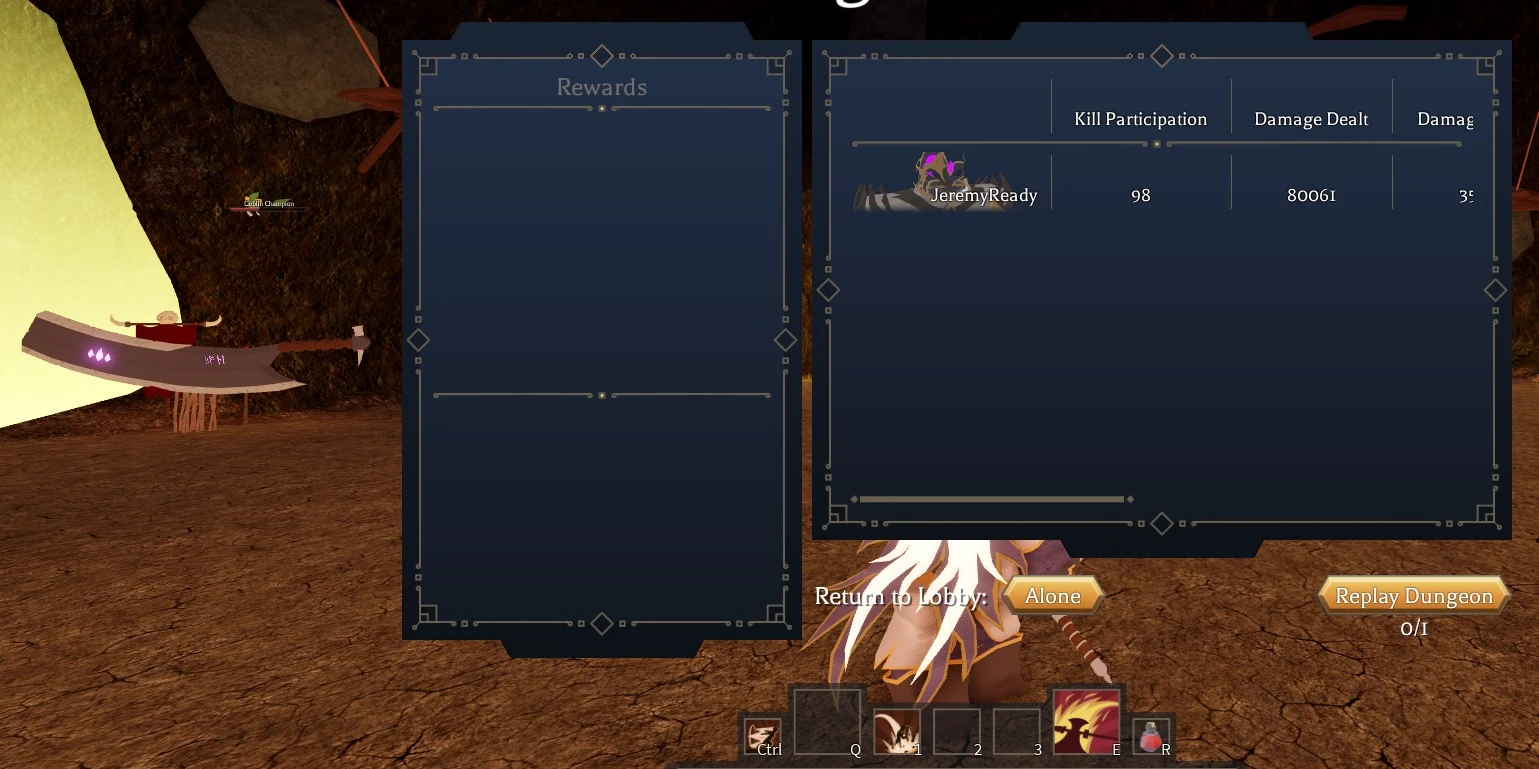
Task: Select the kill participation value of 98
Action: click(x=1140, y=195)
